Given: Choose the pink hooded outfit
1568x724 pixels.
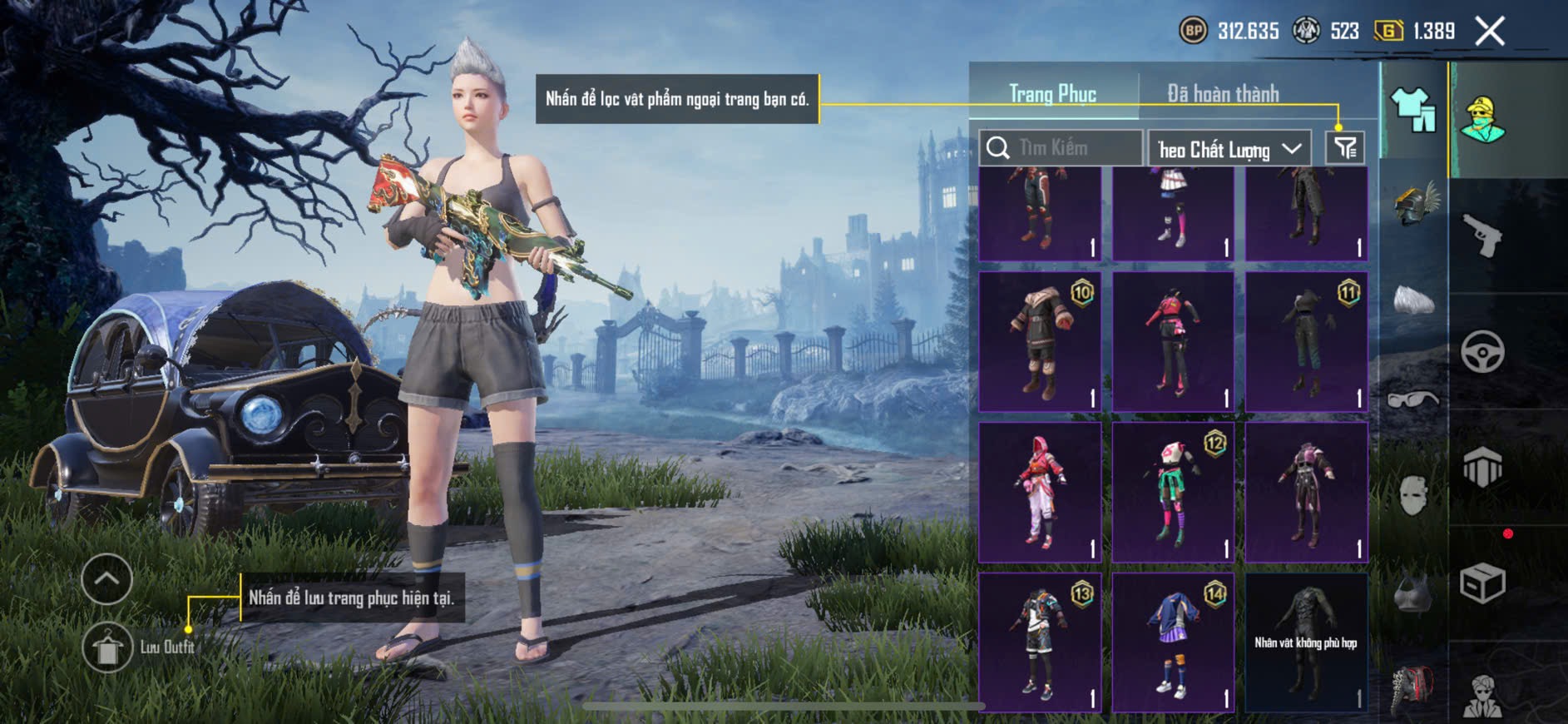Looking at the screenshot, I should click(x=1040, y=492).
